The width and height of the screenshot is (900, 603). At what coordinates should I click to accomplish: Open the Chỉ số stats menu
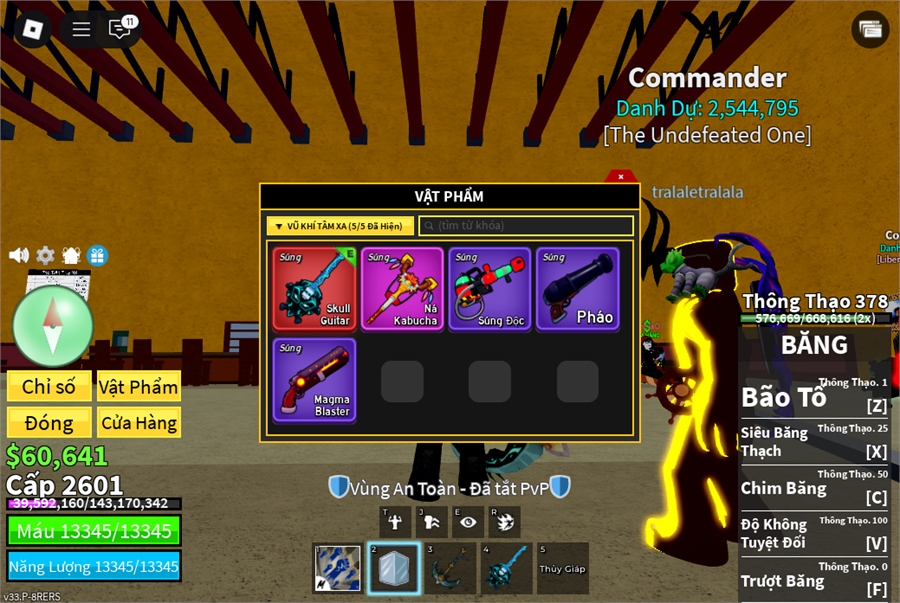(x=49, y=386)
